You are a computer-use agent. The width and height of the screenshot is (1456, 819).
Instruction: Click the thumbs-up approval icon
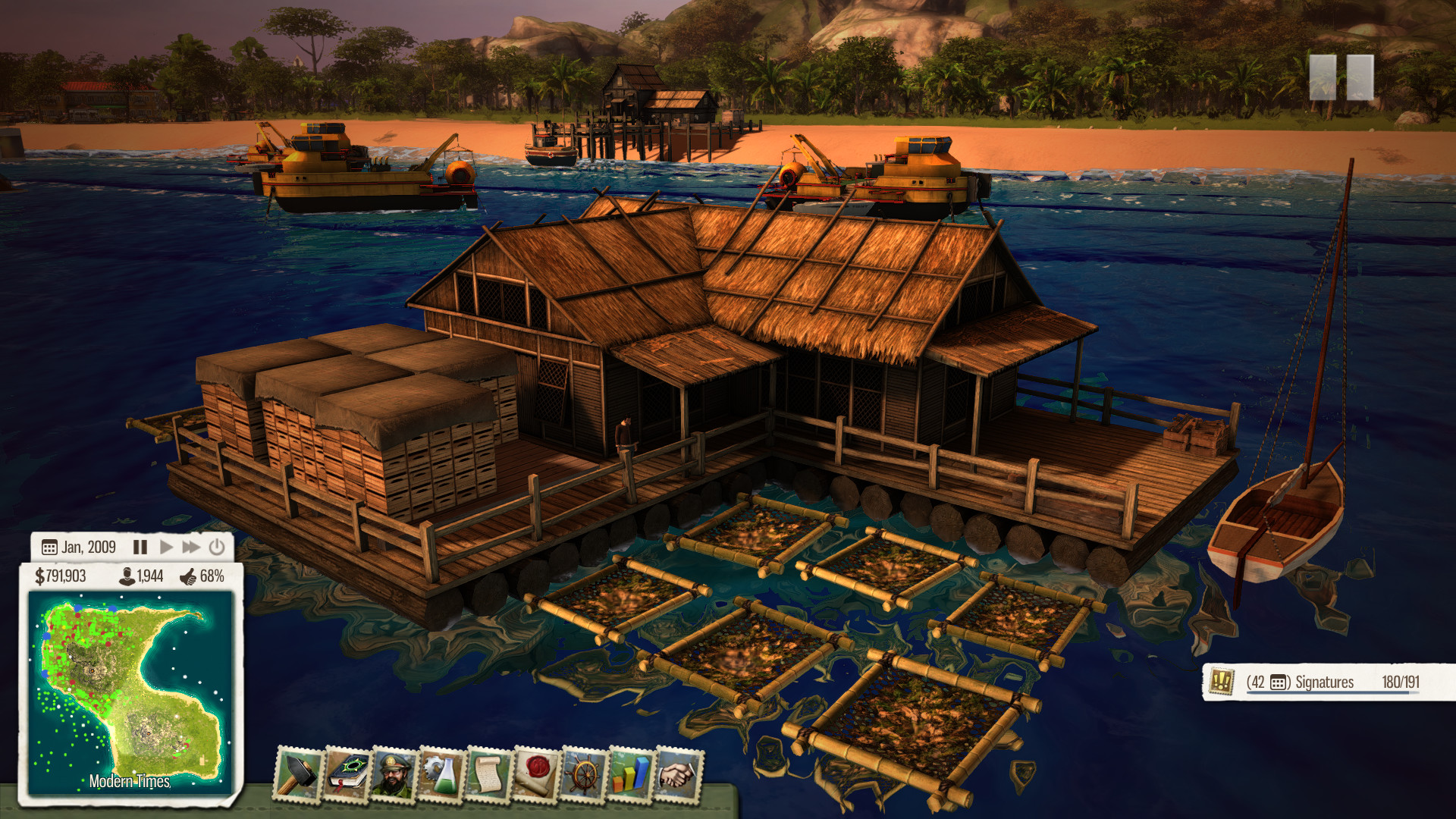(189, 579)
